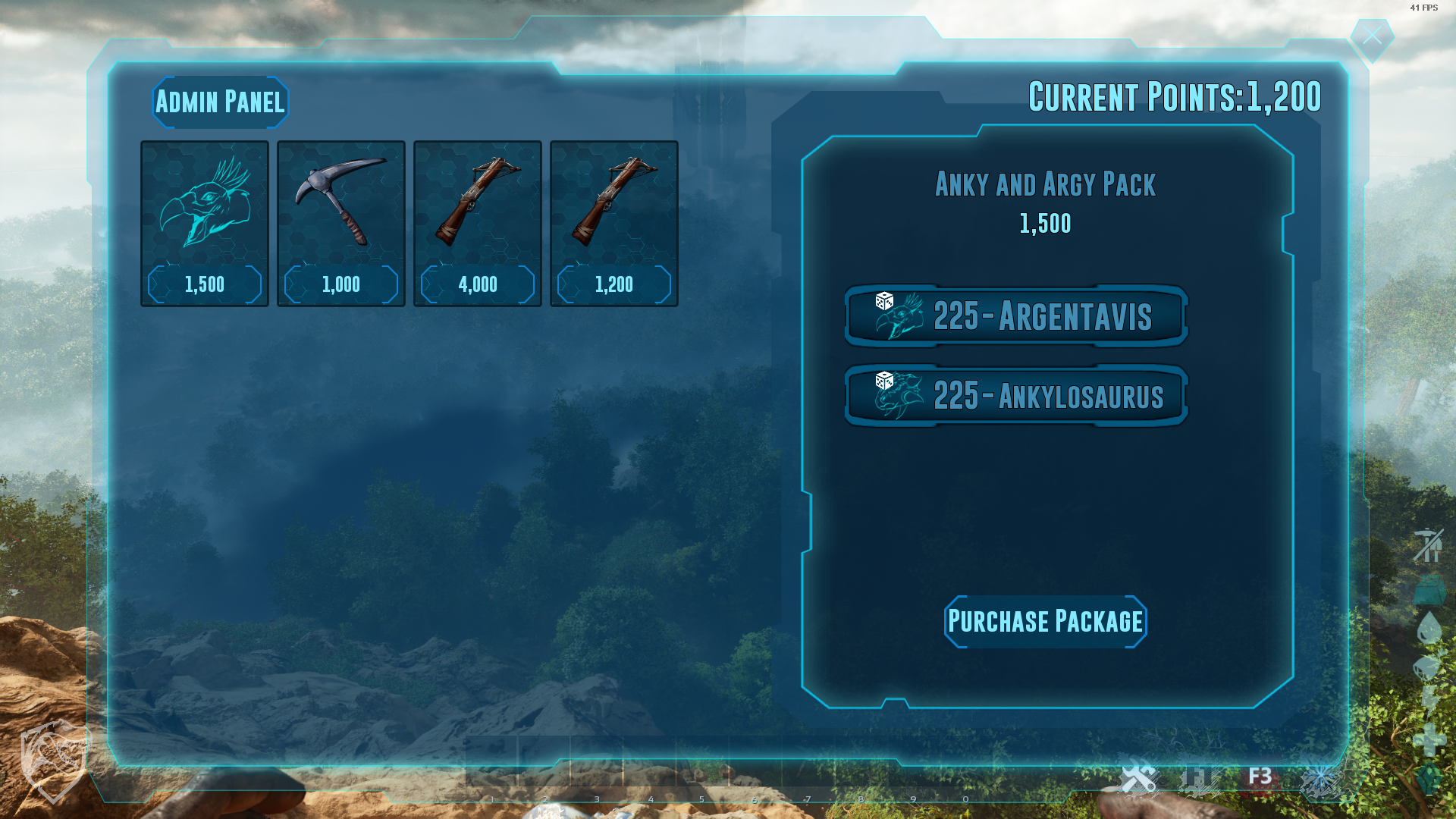Purchase the Anky and Argy Pack
Screen dimensions: 1456x819
click(1045, 622)
